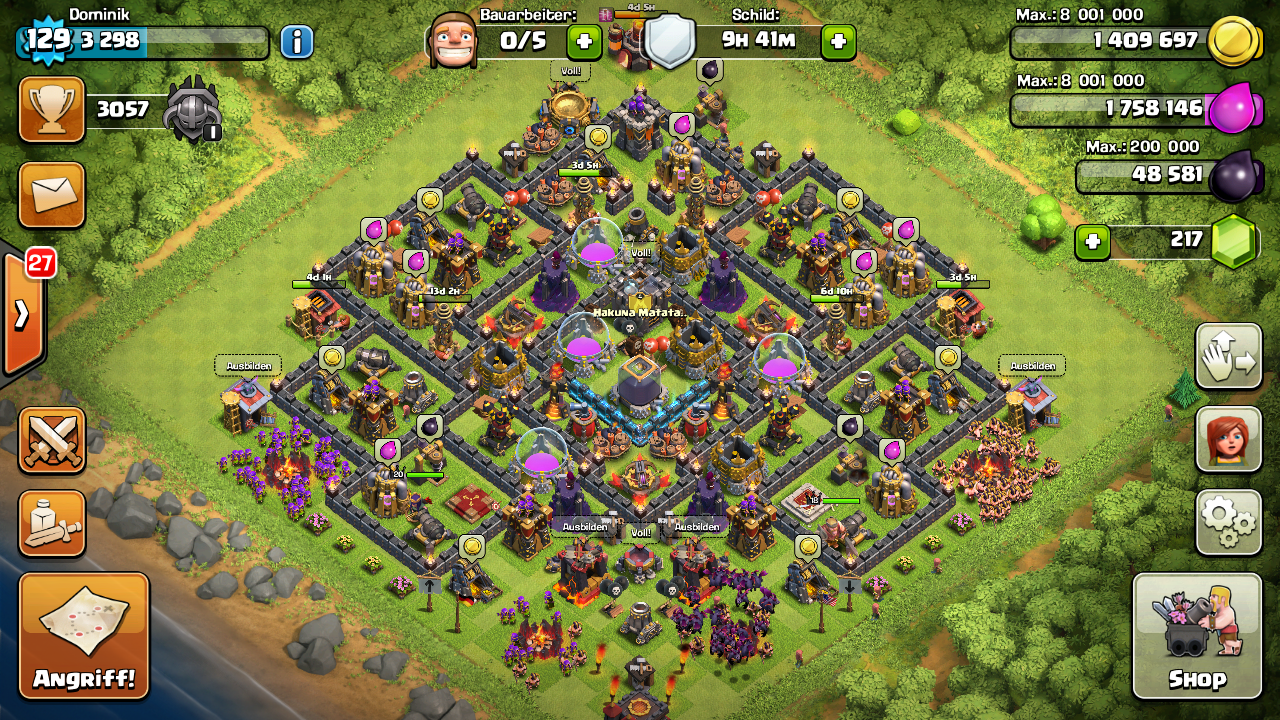This screenshot has width=1280, height=720.
Task: Add builders with the green plus
Action: [584, 42]
